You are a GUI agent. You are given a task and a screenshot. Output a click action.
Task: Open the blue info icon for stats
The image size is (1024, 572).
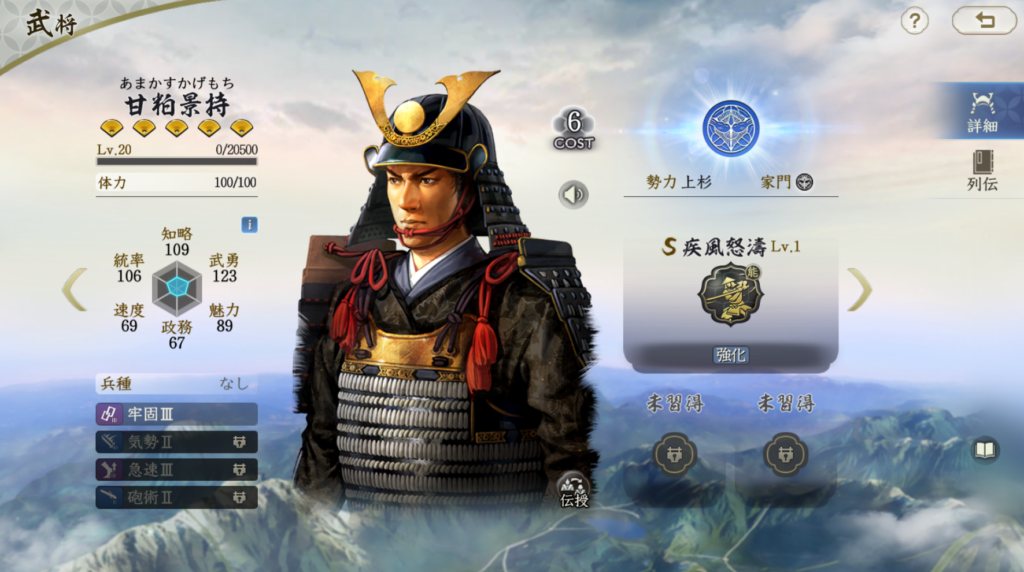[x=249, y=225]
